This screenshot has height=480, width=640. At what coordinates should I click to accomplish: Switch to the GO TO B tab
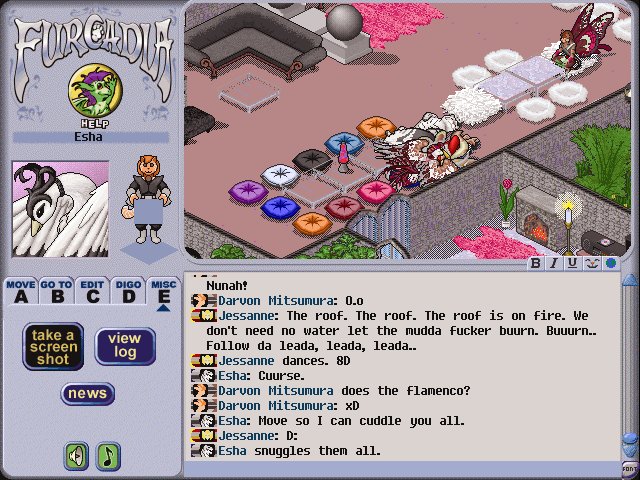click(x=56, y=290)
